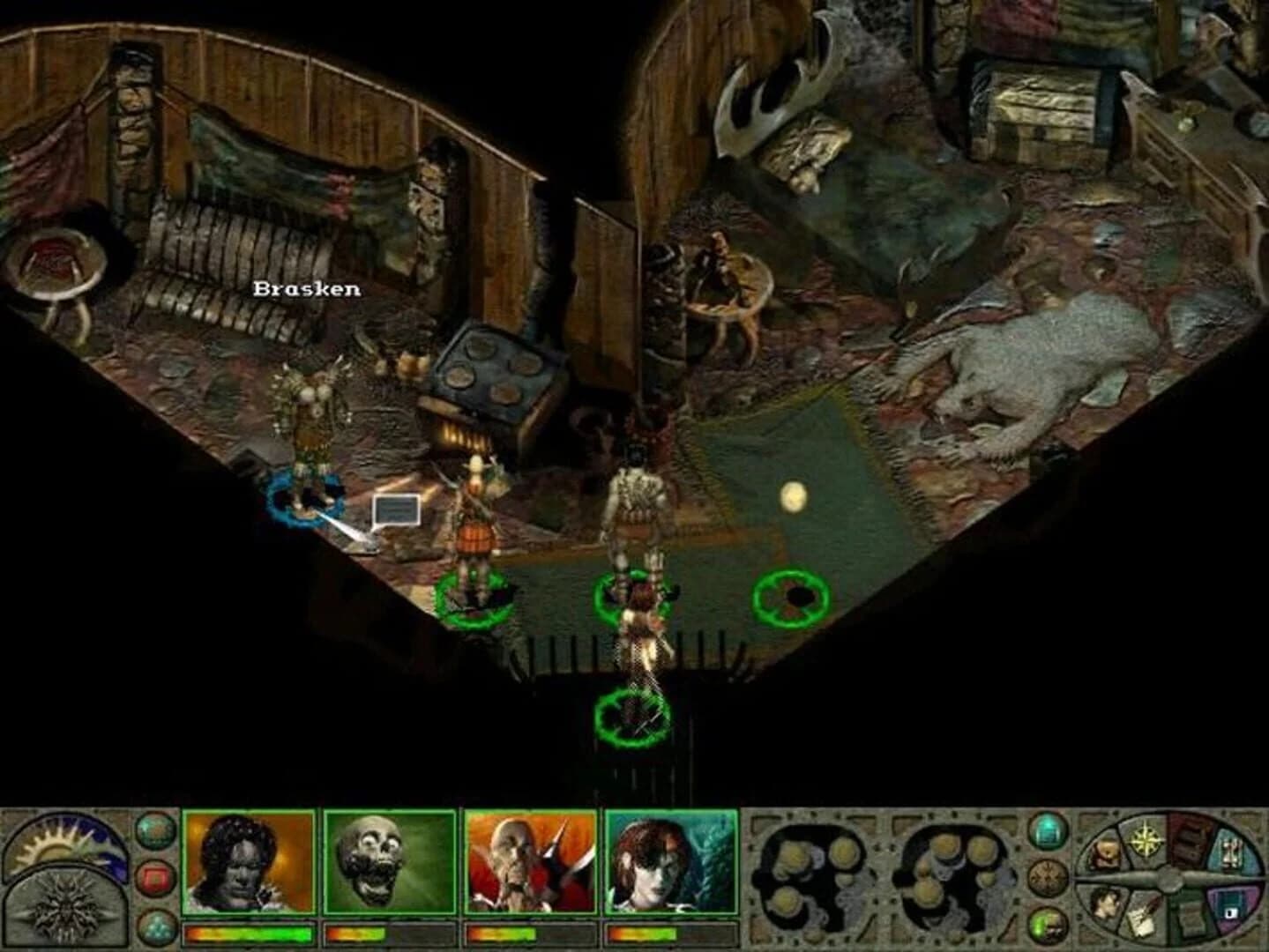The image size is (1269, 952).
Task: Open the inventory bag icon on the action wheel
Action: [x=1104, y=851]
